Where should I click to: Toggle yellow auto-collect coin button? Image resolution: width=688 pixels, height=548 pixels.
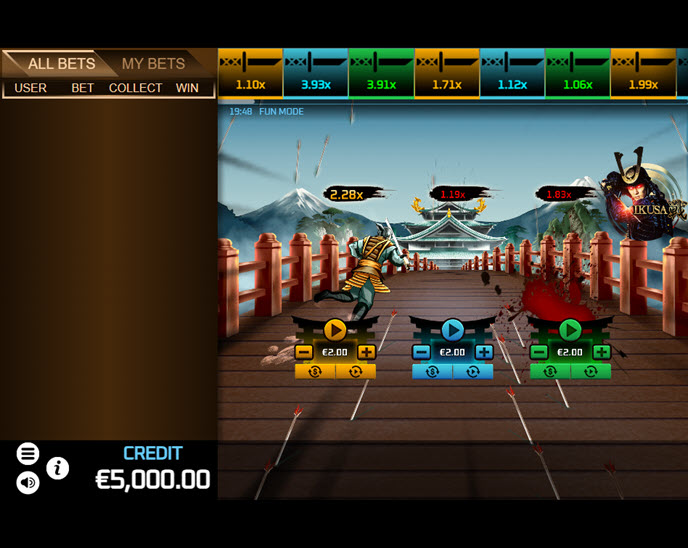click(x=315, y=371)
